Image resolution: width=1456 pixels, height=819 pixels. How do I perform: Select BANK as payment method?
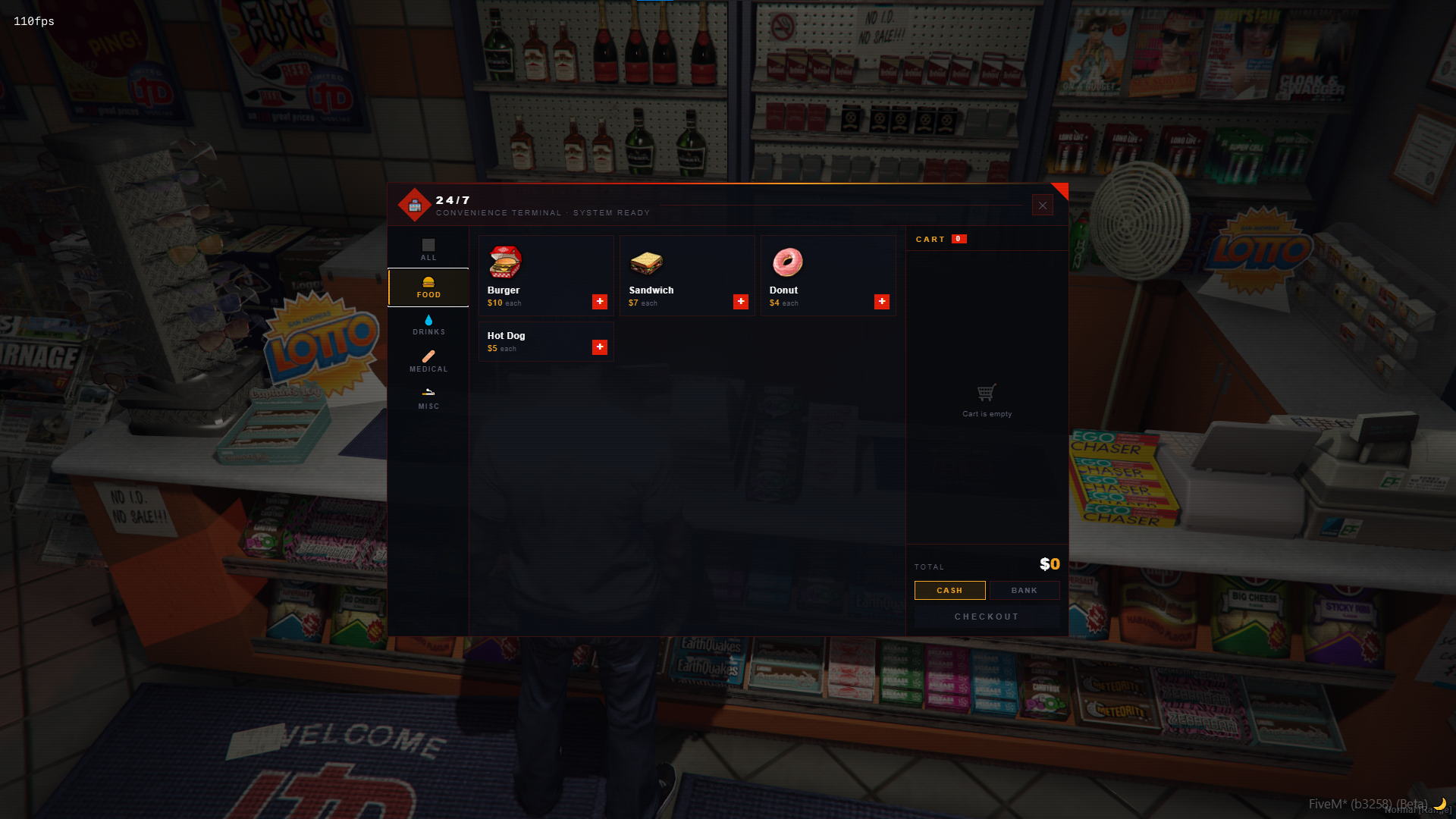[1025, 590]
